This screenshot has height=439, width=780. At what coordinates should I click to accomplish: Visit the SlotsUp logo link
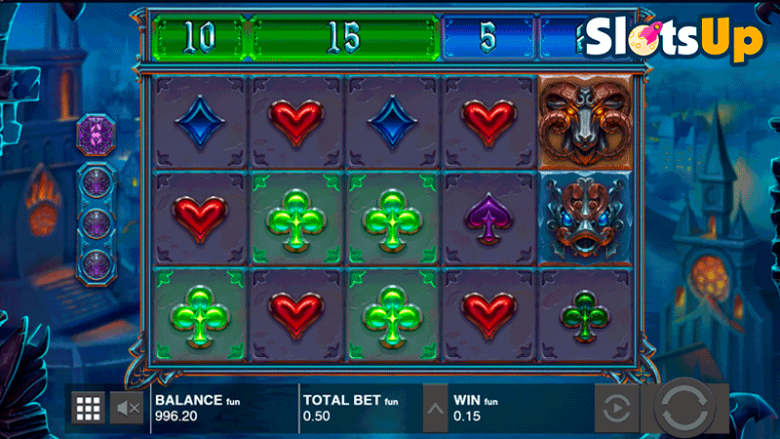coord(674,40)
